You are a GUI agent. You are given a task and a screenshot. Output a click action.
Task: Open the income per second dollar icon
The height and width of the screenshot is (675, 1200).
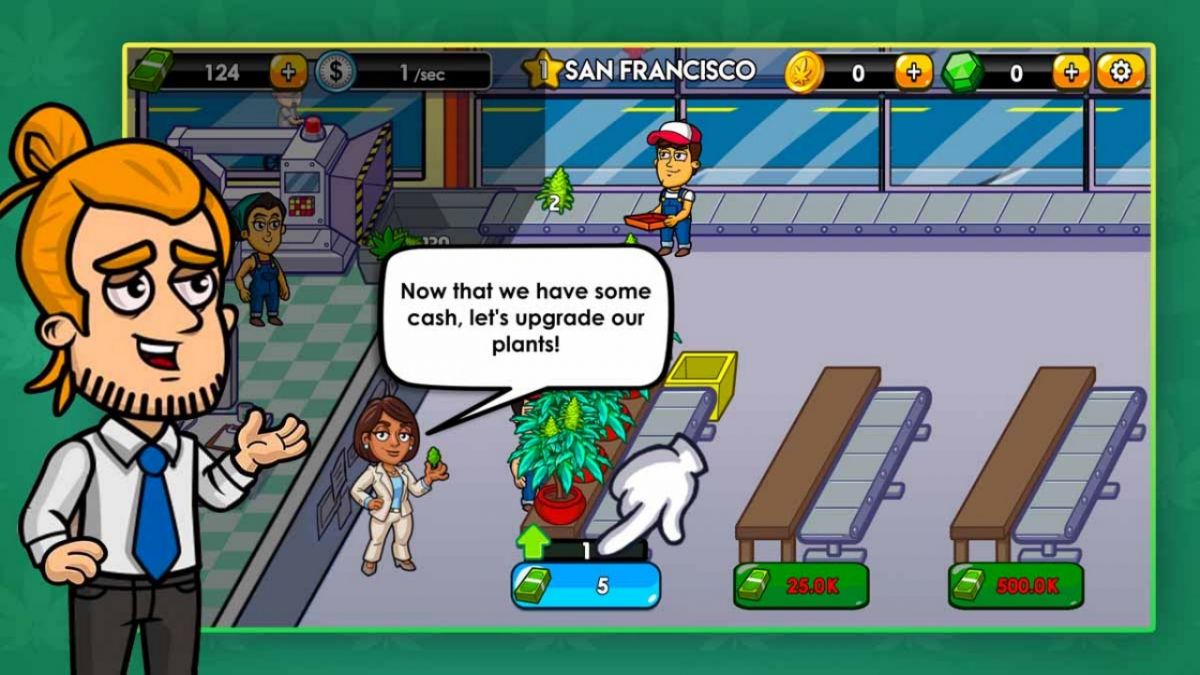pyautogui.click(x=334, y=72)
